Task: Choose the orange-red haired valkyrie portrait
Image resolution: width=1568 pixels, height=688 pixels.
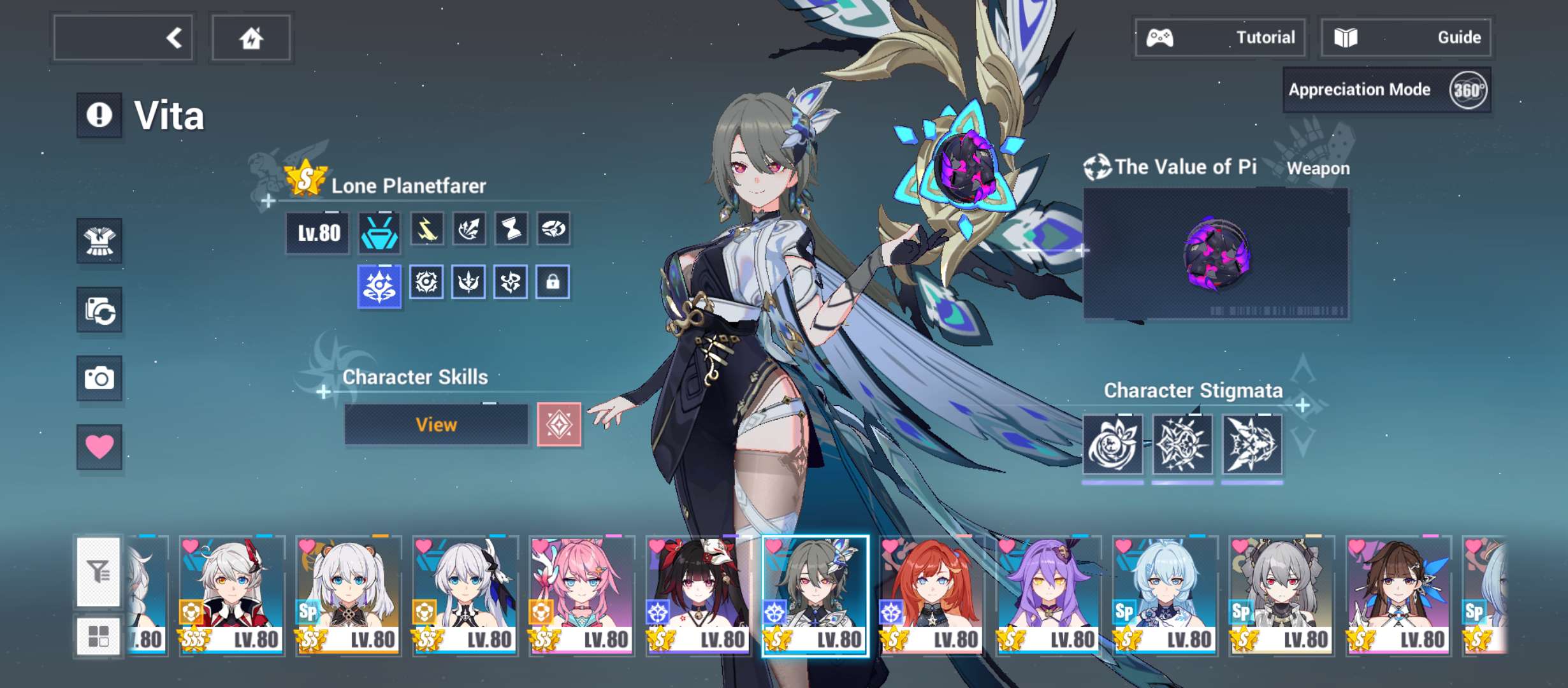Action: pos(932,595)
